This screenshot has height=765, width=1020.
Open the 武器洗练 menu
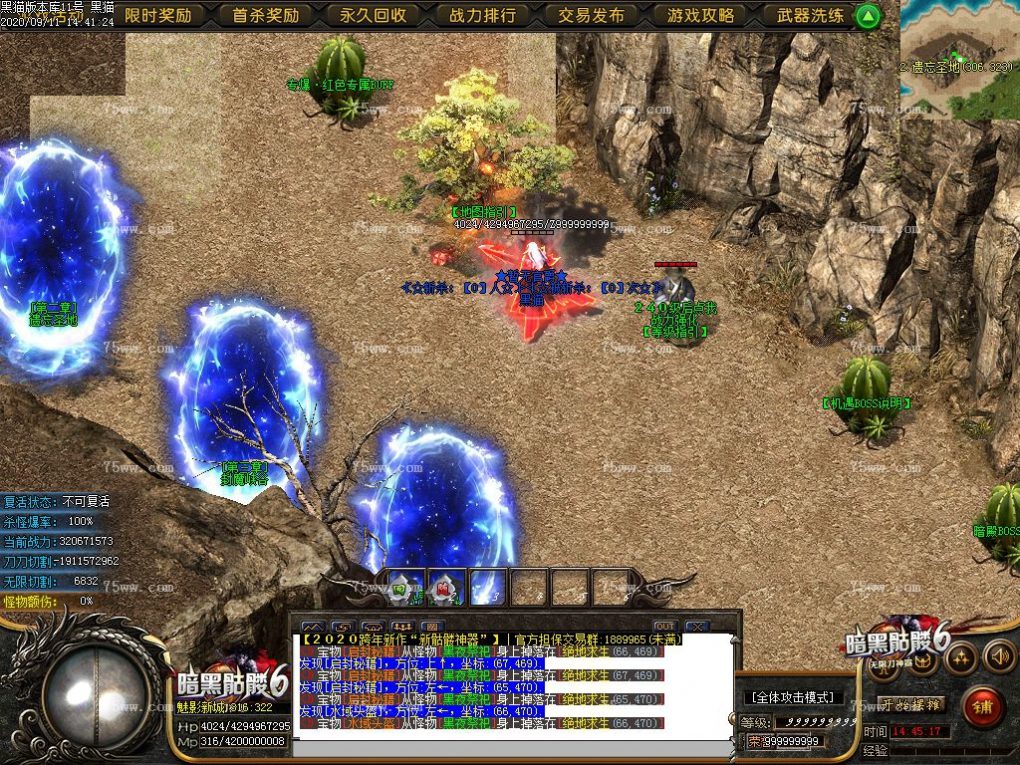pos(810,15)
